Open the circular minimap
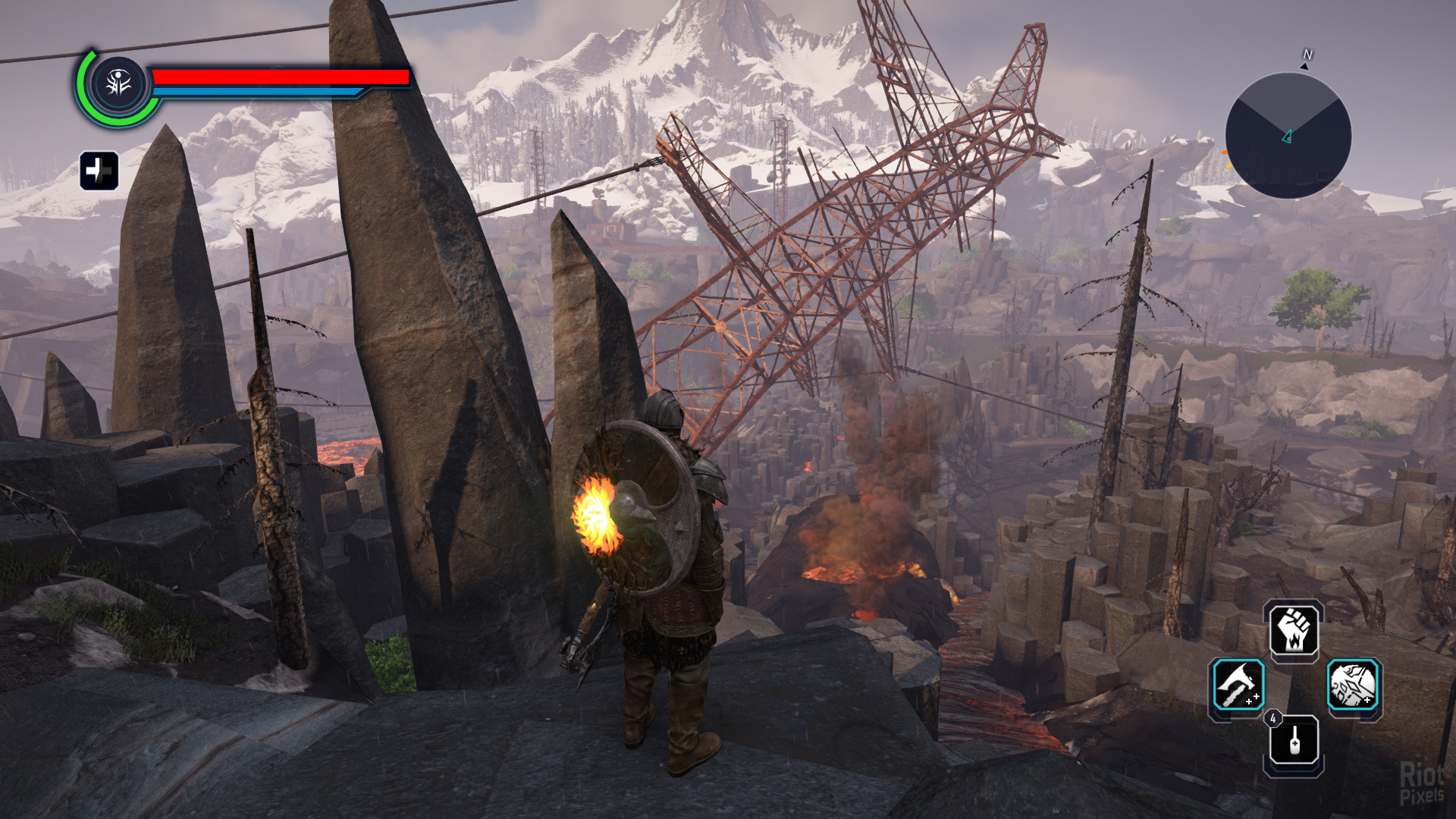 1288,136
